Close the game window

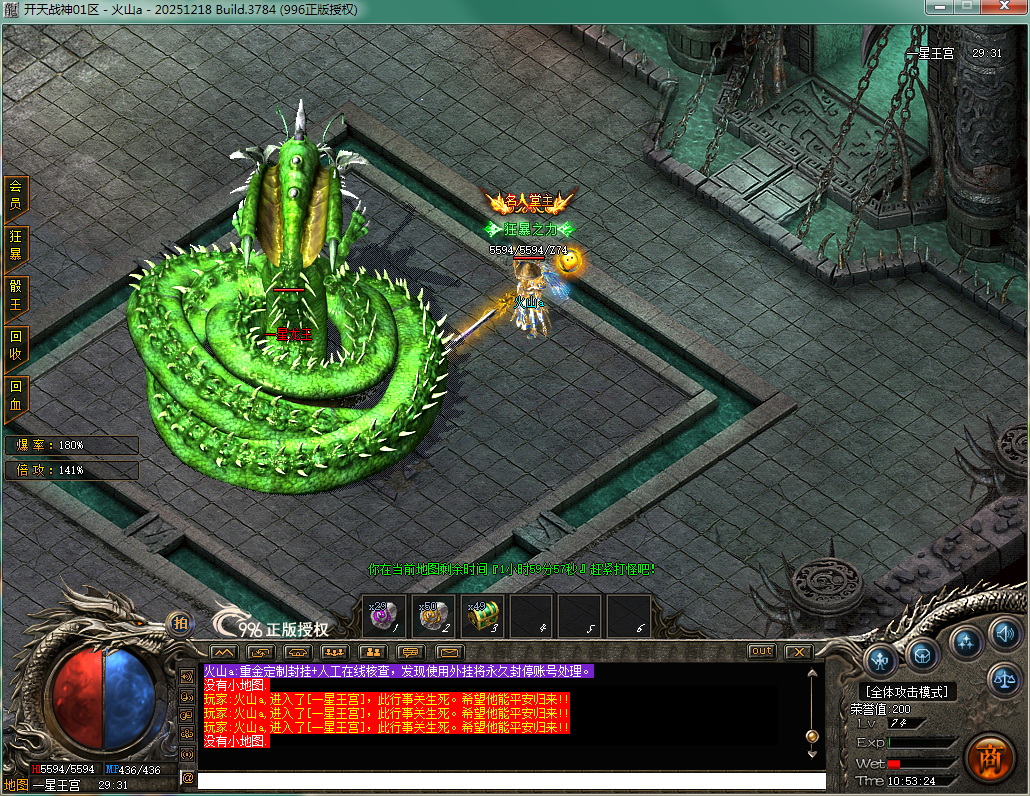pyautogui.click(x=1004, y=8)
